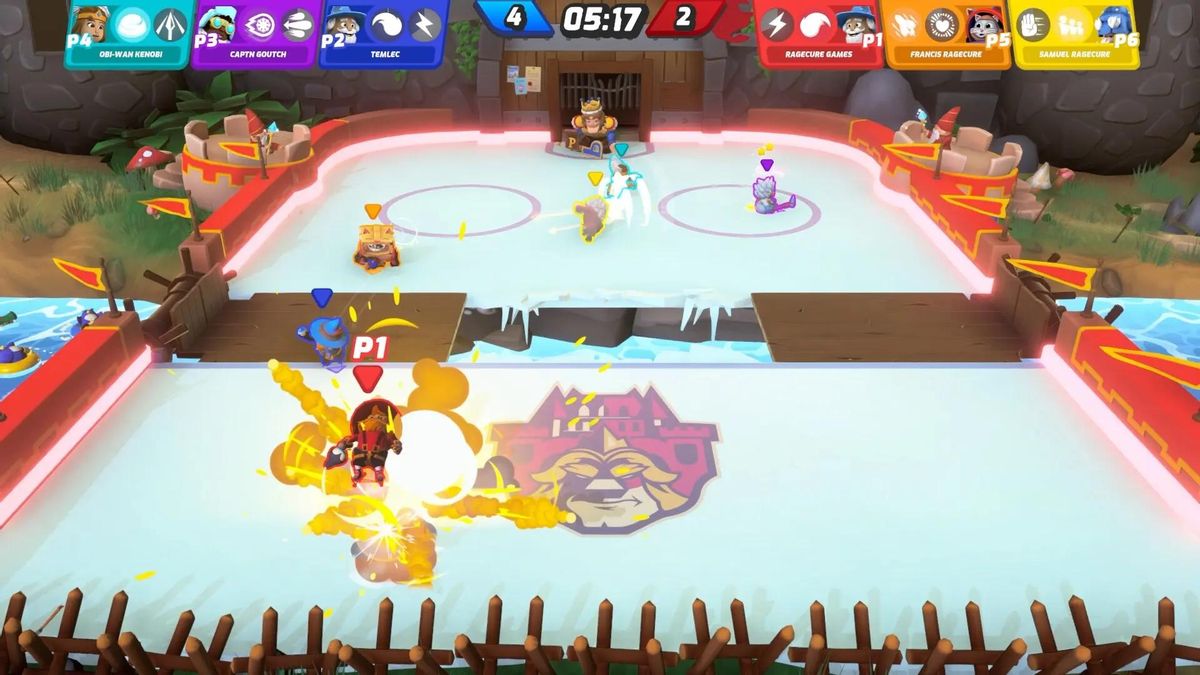Activate Ragecure Games' white swirl ability
Screen dimensions: 1200x675
815,24
